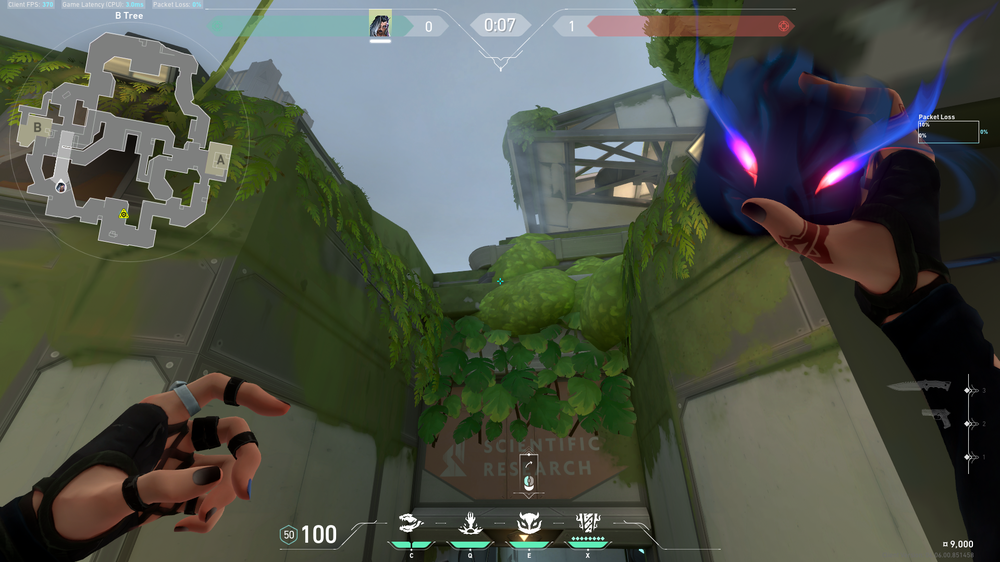Screen dimensions: 1000x562
Task: Select the A site marker on minimap
Action: [x=220, y=158]
